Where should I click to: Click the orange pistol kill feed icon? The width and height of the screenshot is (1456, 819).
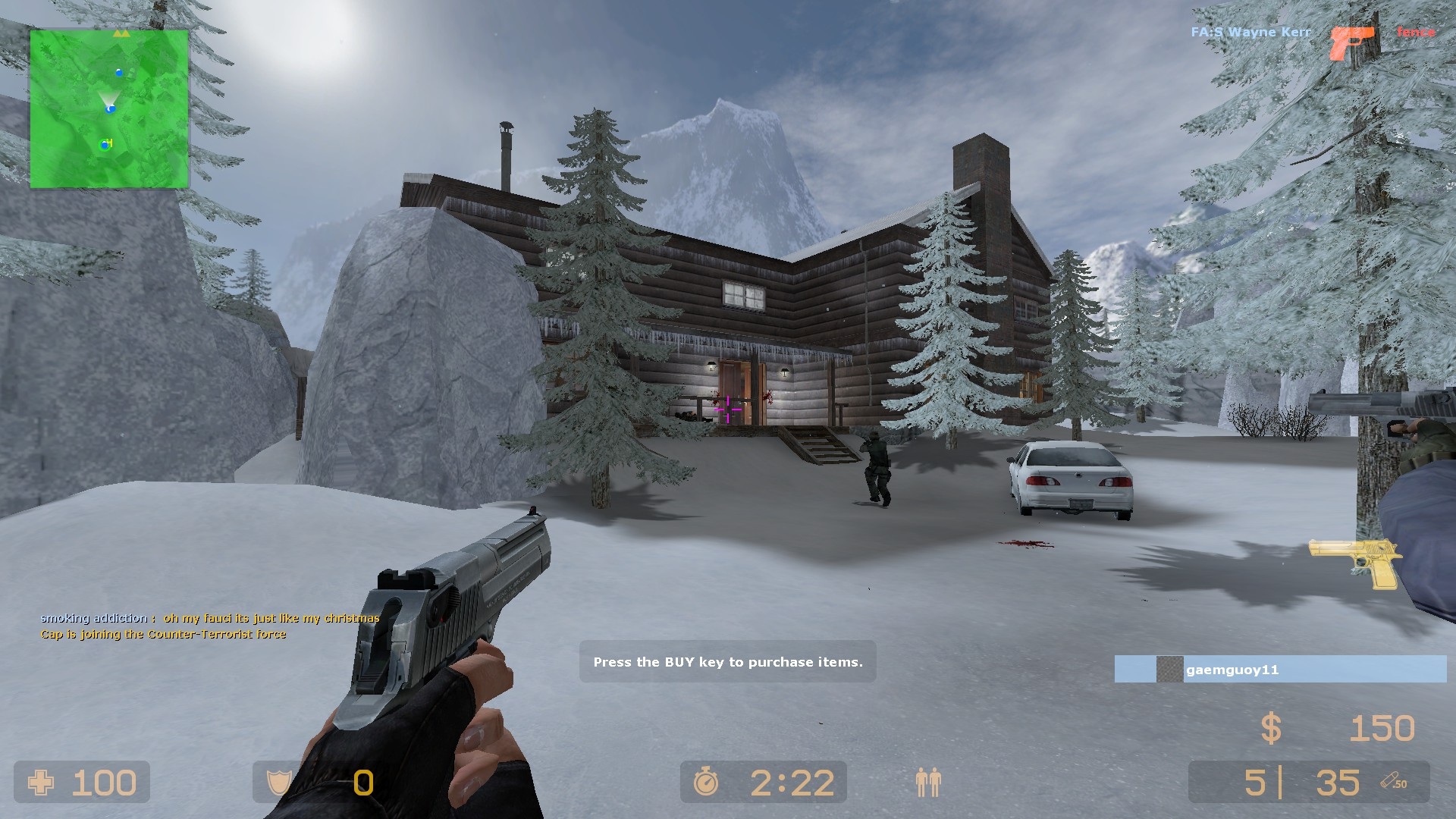(x=1352, y=41)
